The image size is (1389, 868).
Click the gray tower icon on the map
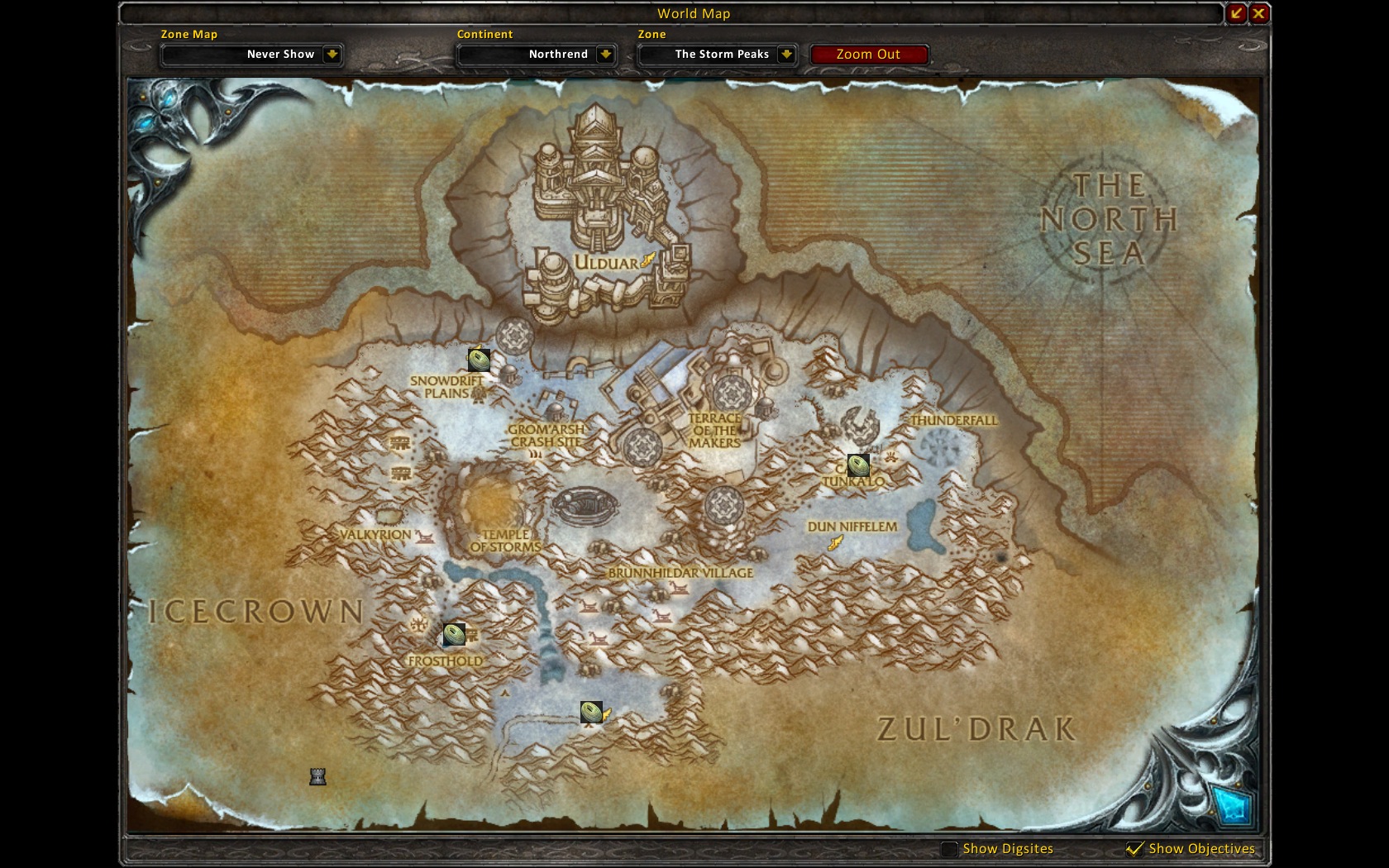tap(317, 776)
